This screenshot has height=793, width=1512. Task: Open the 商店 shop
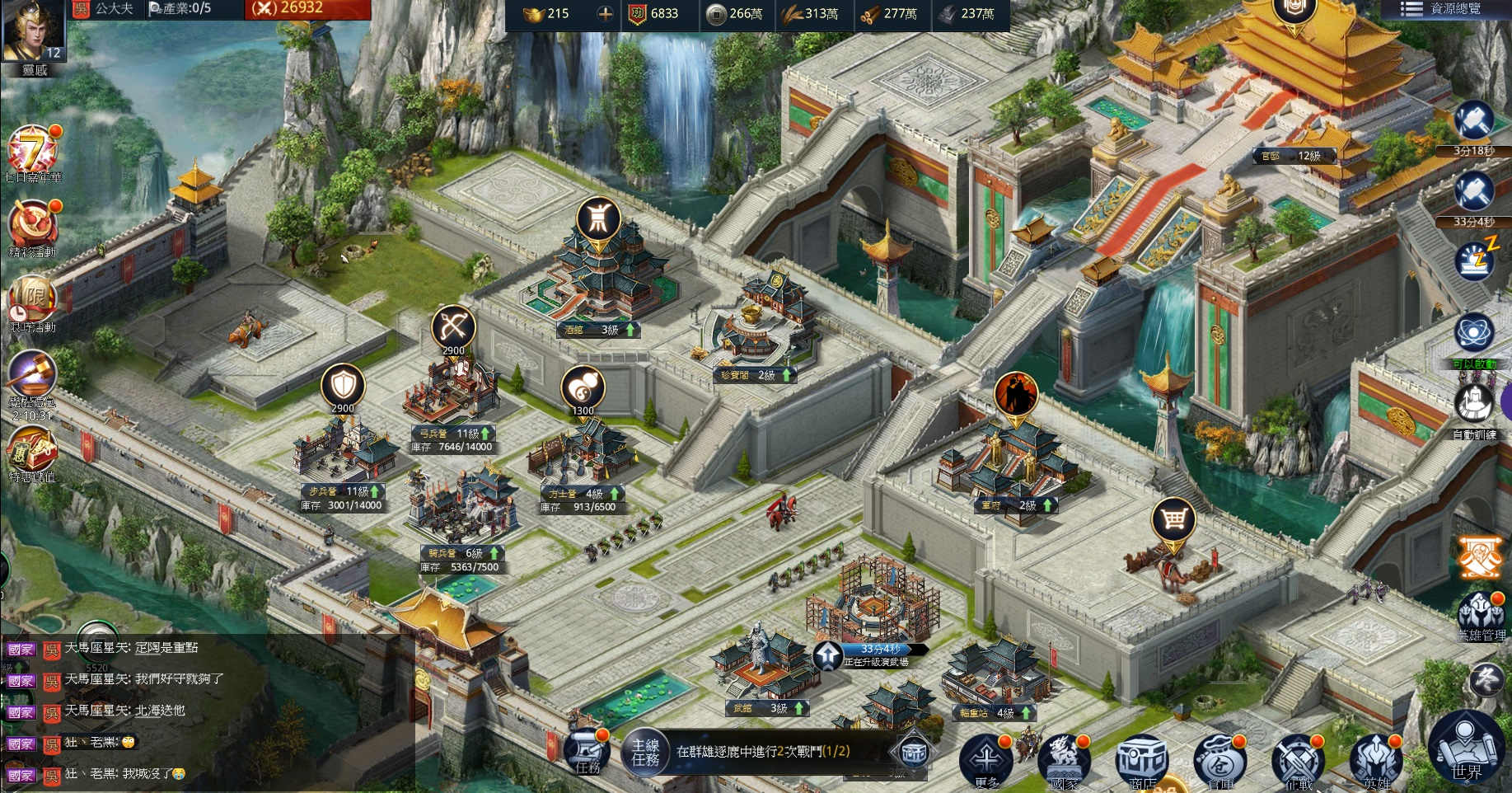(x=1142, y=758)
